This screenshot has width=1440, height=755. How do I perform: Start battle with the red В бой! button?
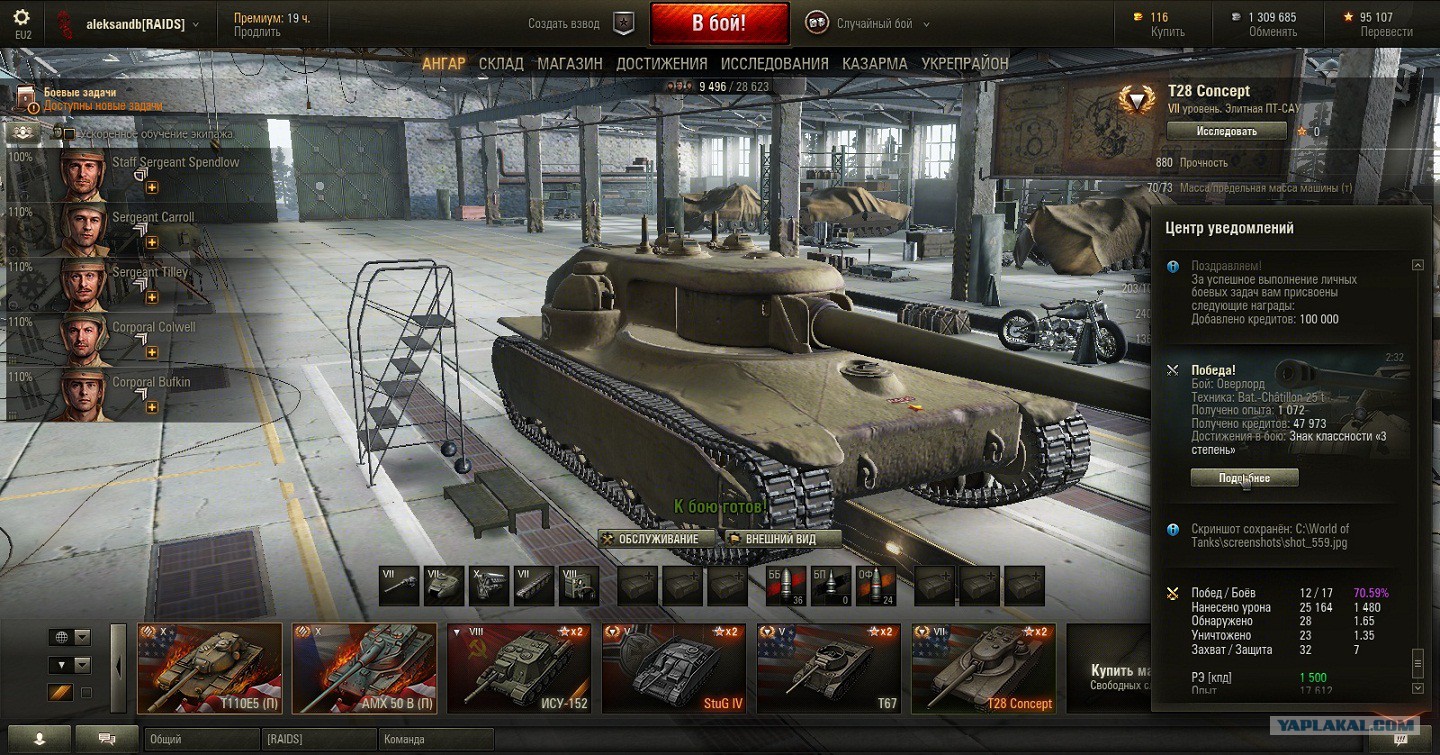point(719,23)
